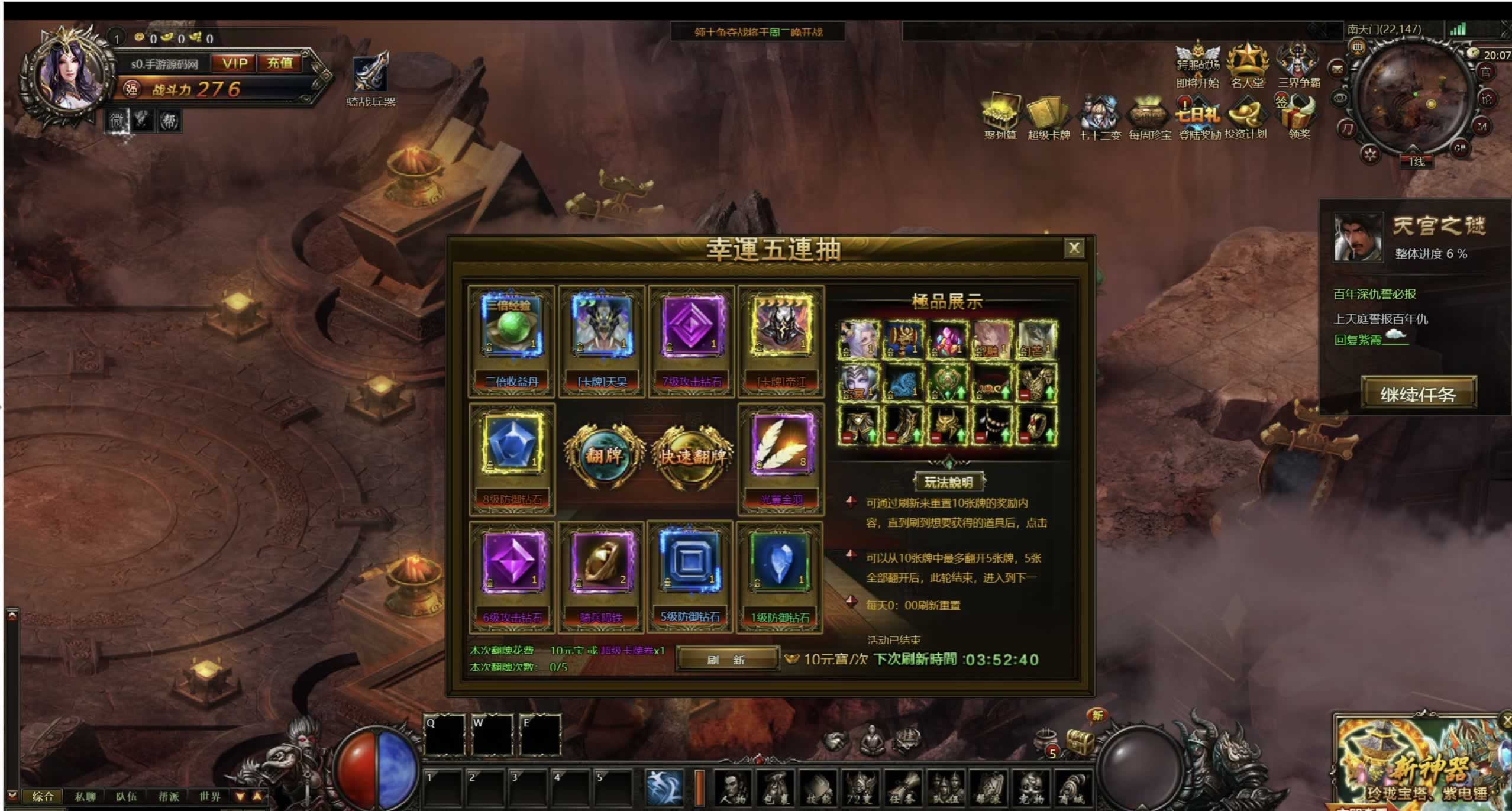Click the 继续任务 continue quest button
The image size is (1512, 811).
[1417, 394]
